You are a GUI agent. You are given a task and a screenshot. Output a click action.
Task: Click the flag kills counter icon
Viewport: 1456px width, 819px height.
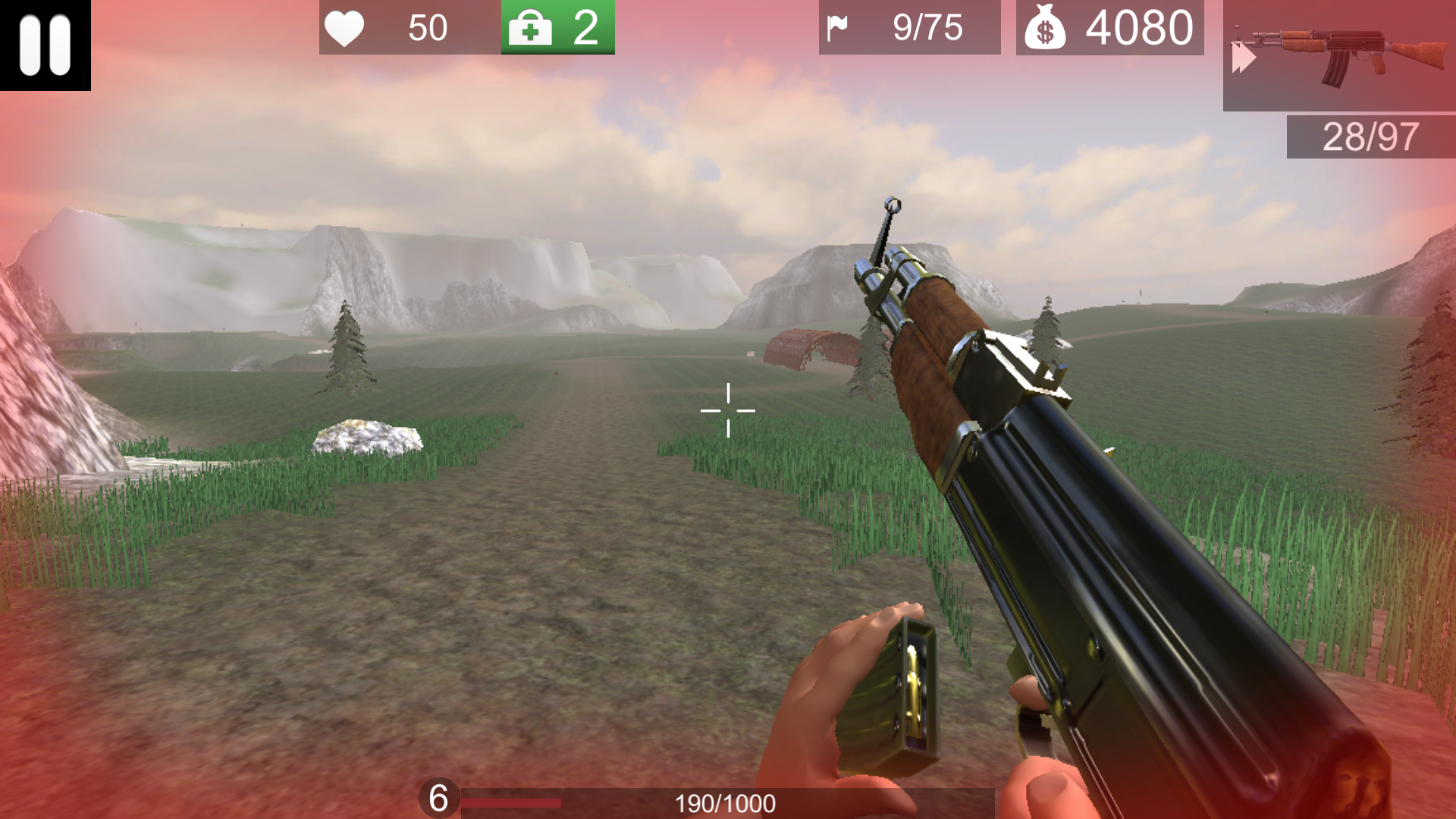pyautogui.click(x=839, y=28)
